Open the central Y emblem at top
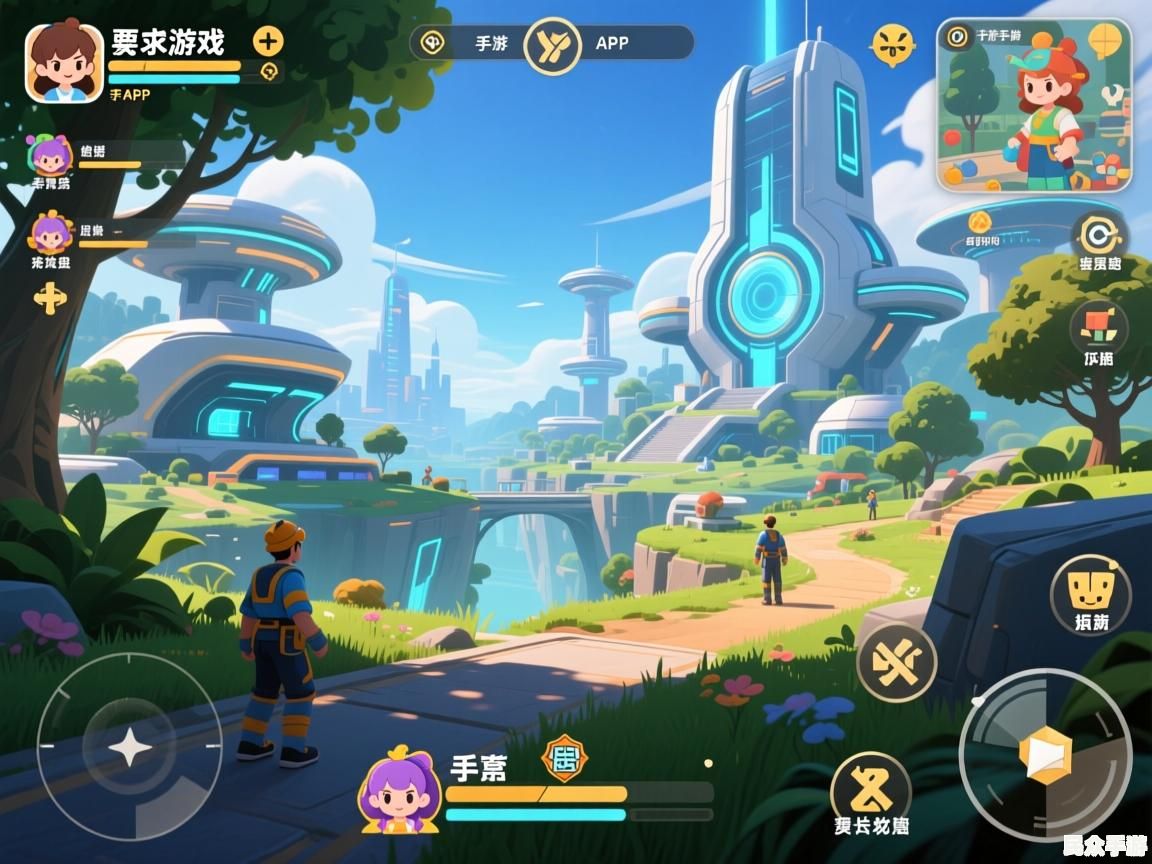Viewport: 1152px width, 864px height. pyautogui.click(x=552, y=45)
